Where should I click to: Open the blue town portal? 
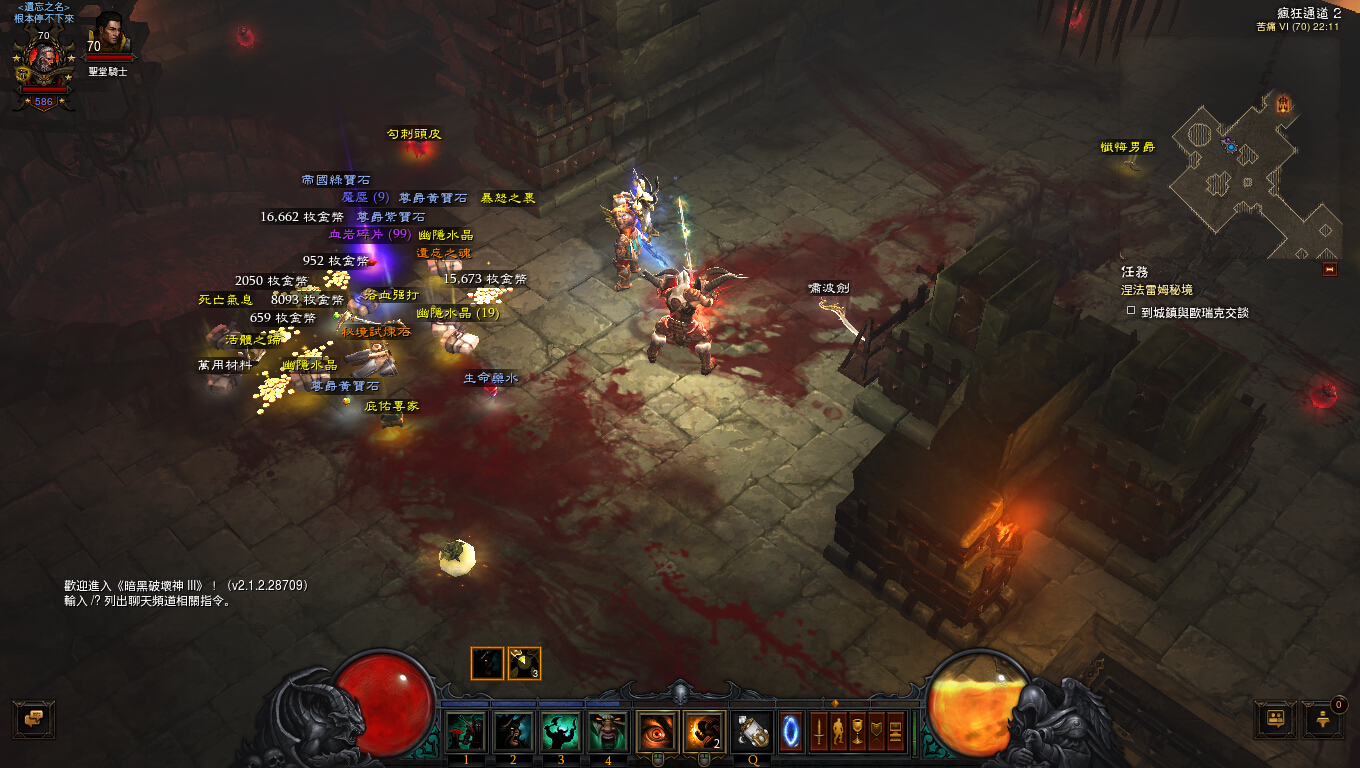[790, 730]
